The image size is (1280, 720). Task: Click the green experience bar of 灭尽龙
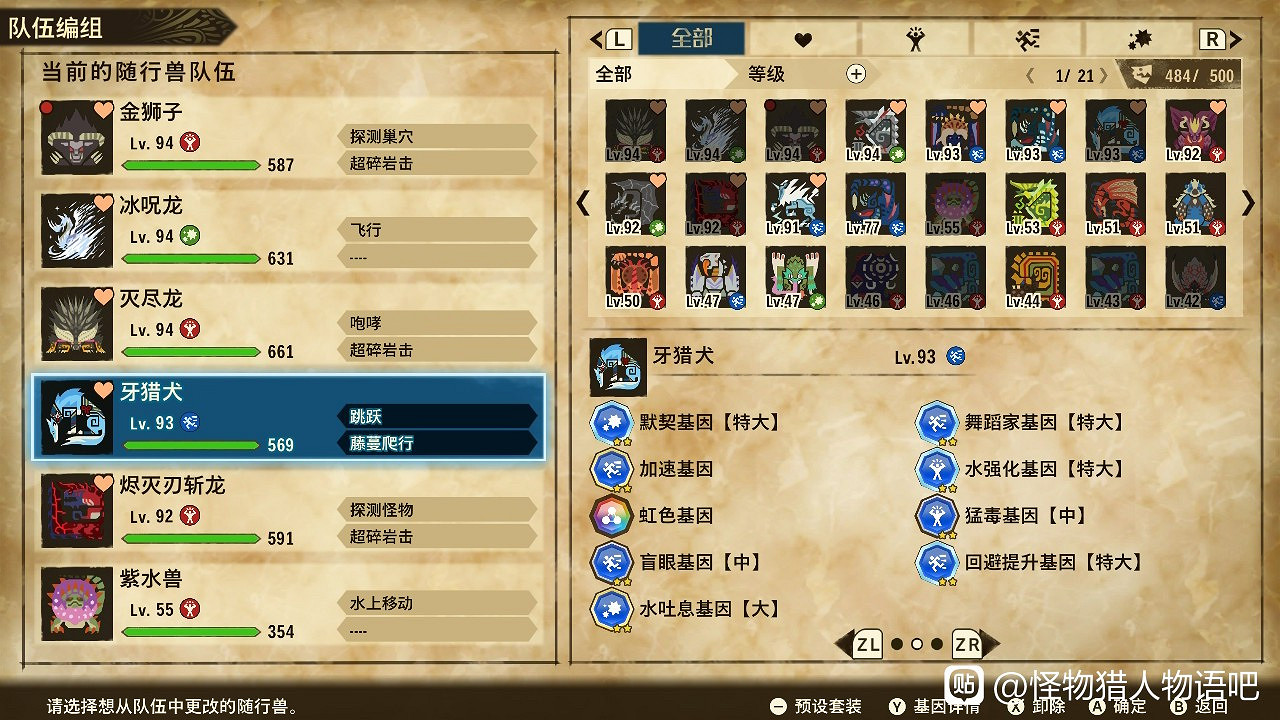191,352
